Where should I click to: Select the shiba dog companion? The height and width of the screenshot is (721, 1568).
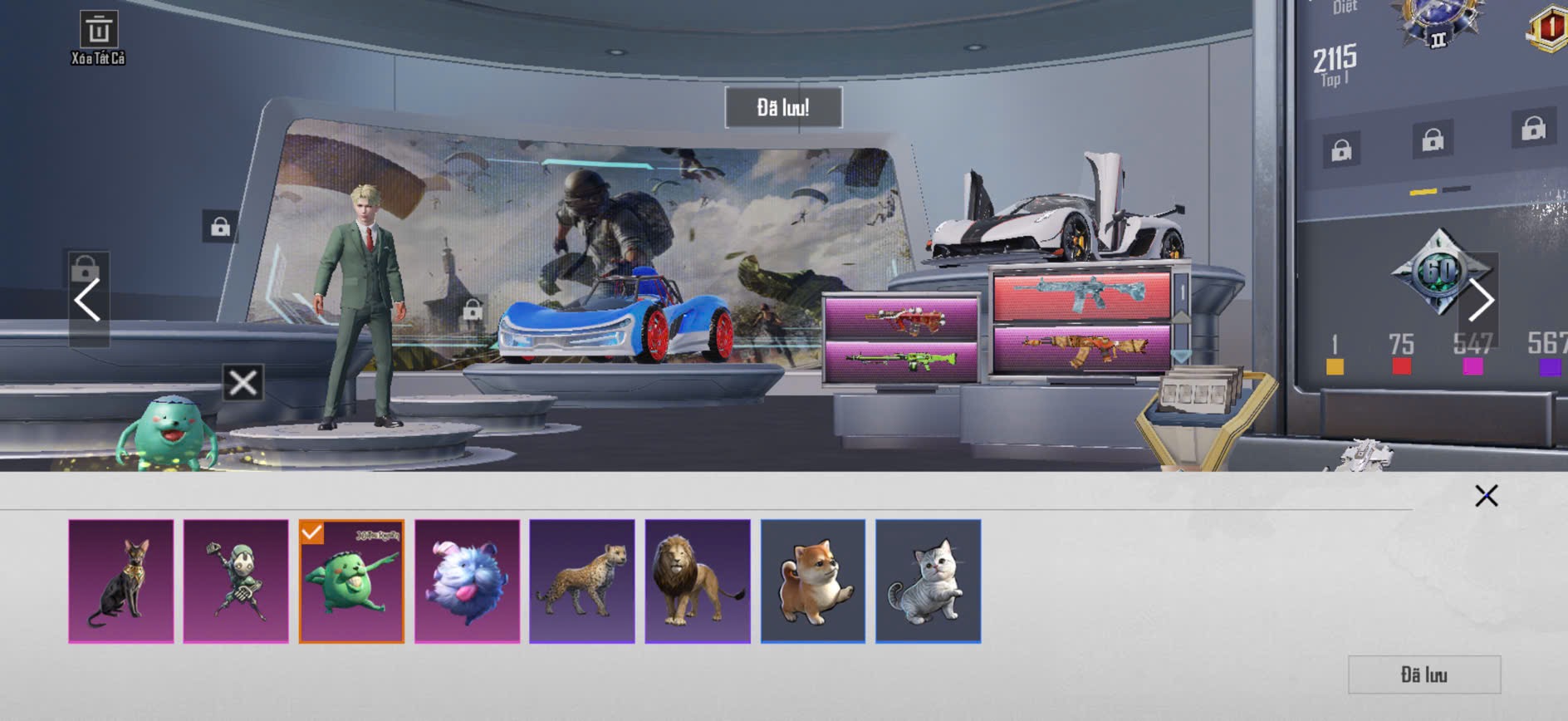point(813,581)
